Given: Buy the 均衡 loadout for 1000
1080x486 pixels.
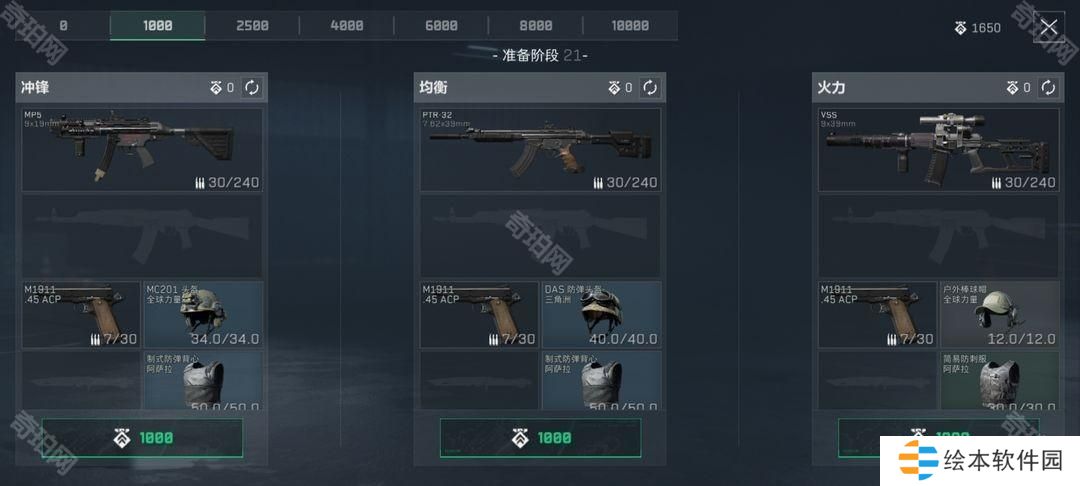Looking at the screenshot, I should coord(540,438).
